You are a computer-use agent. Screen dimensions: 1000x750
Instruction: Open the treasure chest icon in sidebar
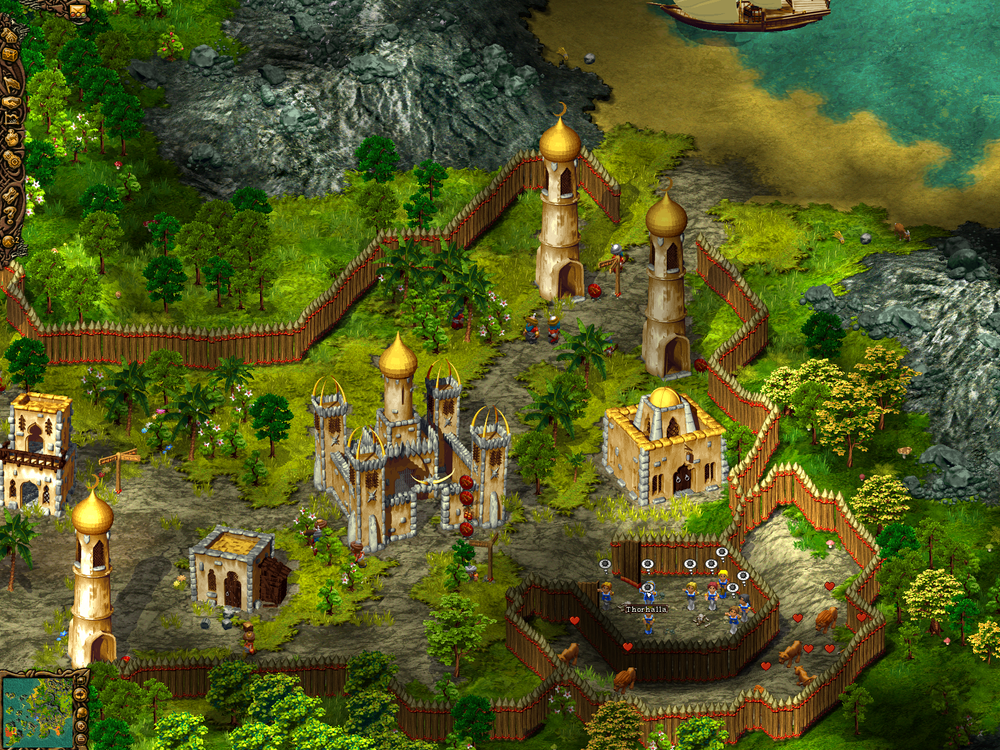click(x=10, y=55)
